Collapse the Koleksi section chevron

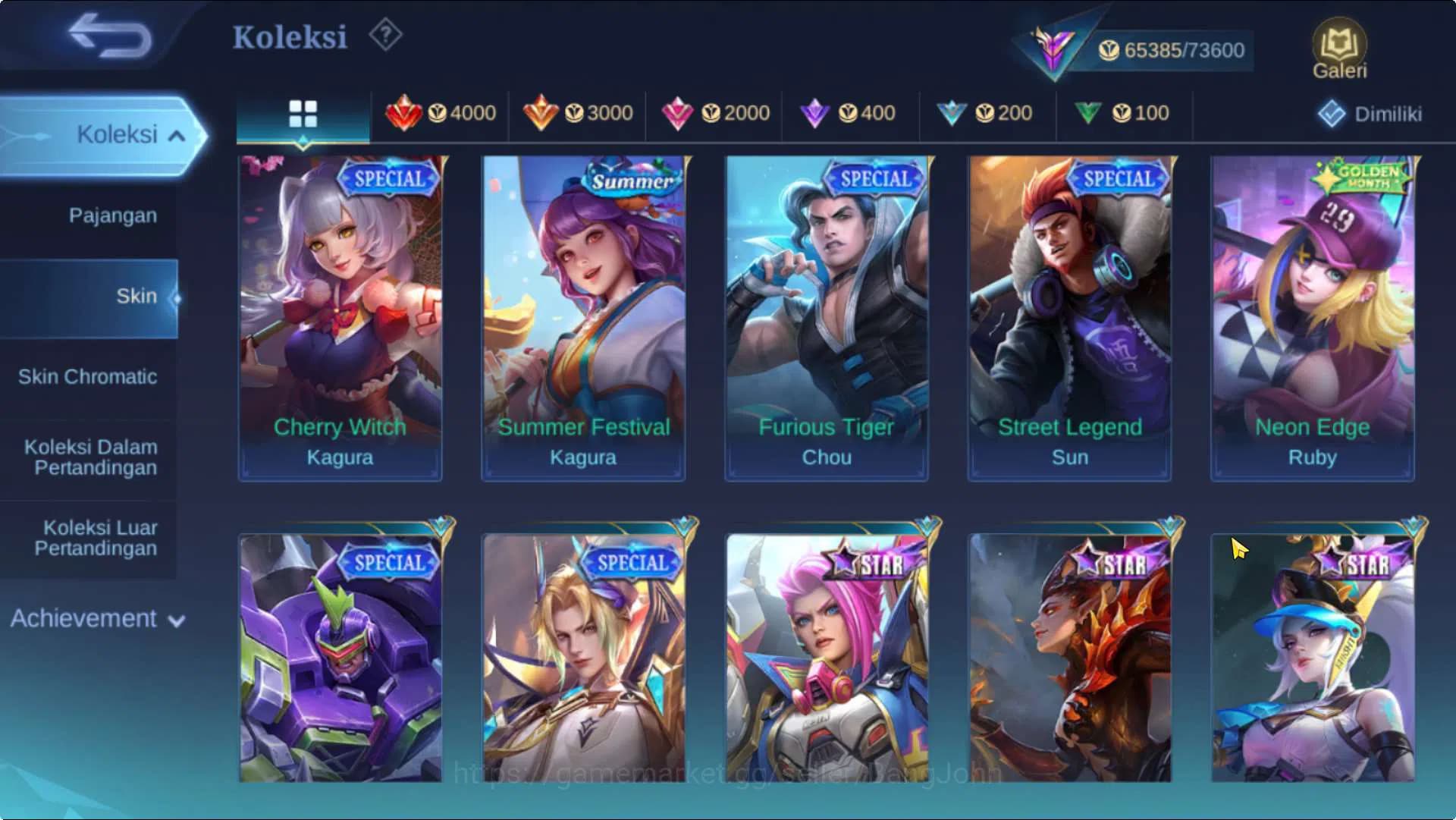pyautogui.click(x=176, y=135)
